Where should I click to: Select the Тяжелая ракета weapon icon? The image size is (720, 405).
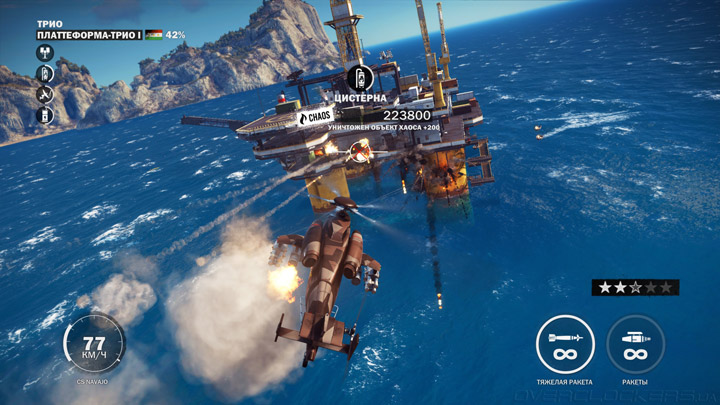coord(565,344)
